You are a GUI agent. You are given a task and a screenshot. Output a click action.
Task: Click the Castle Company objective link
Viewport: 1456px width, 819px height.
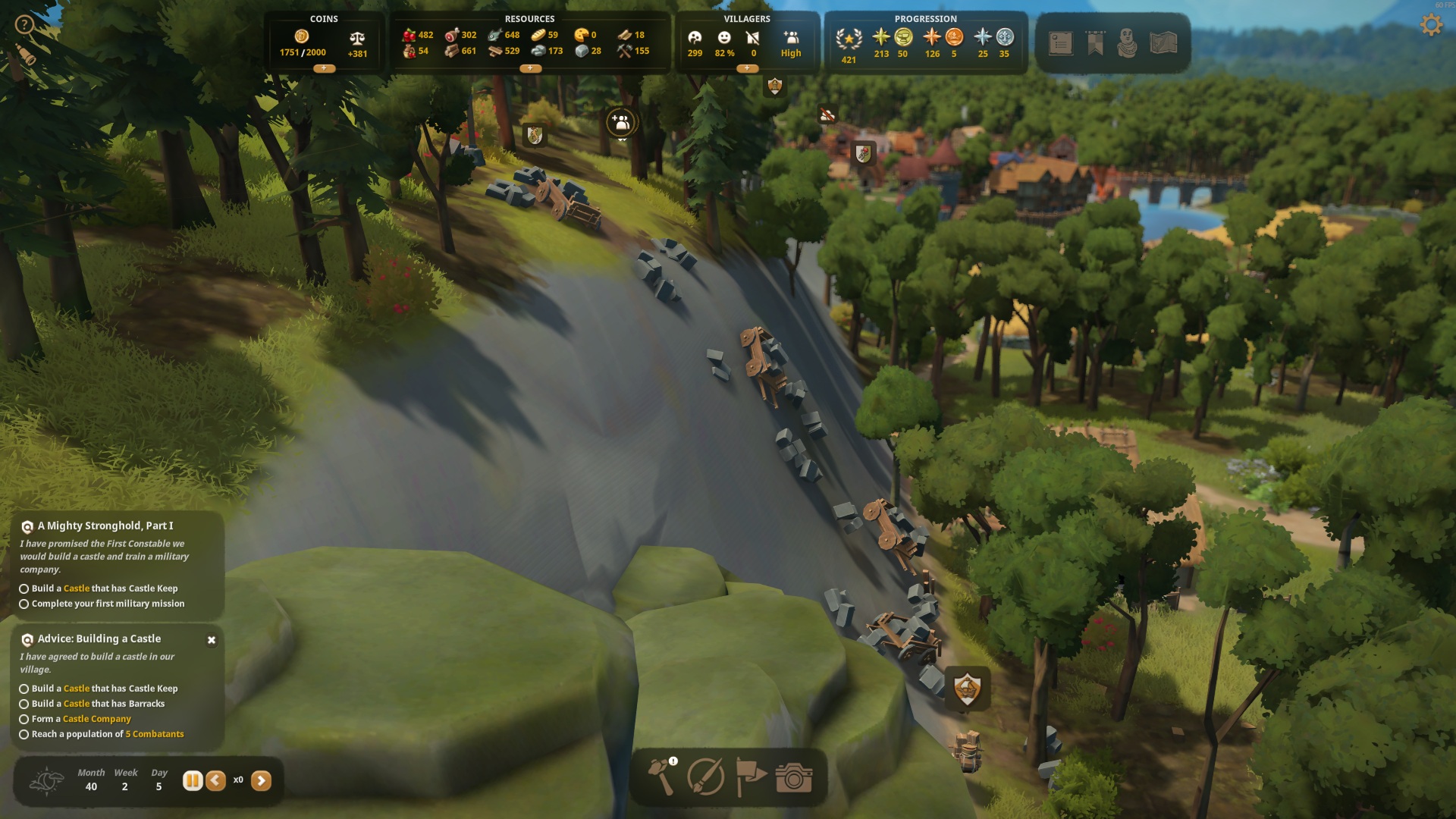tap(97, 719)
